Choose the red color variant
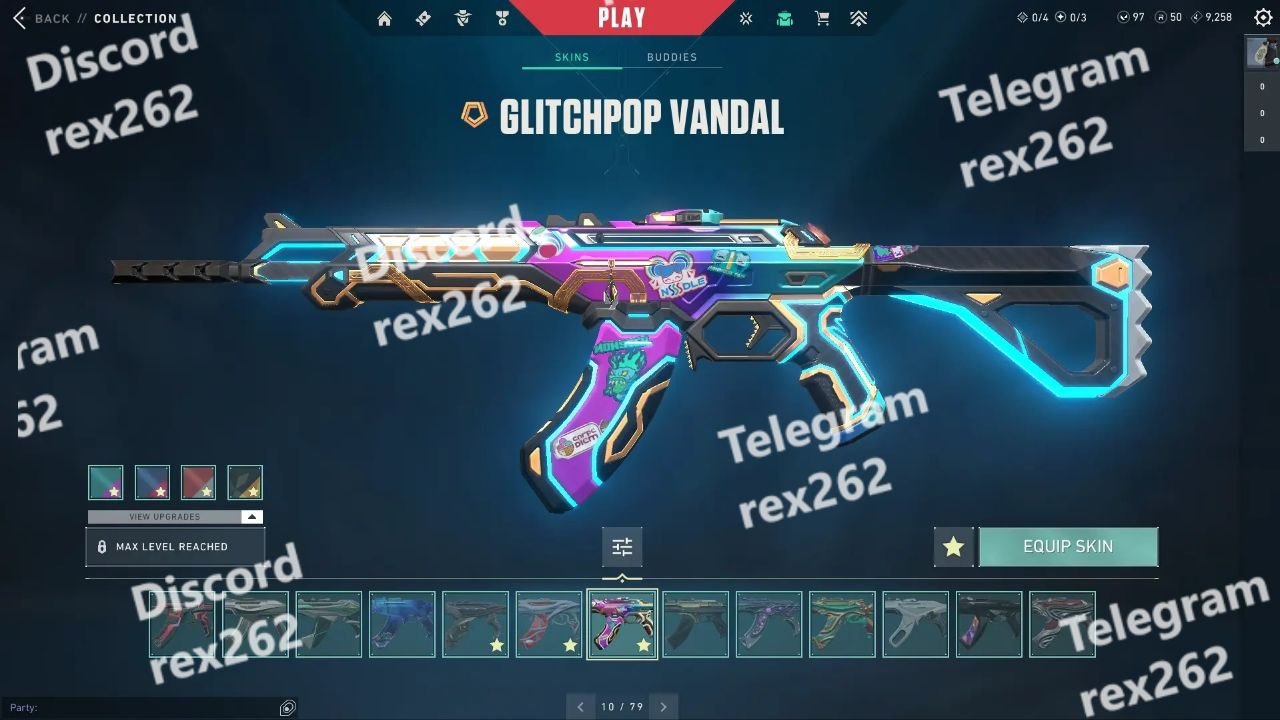Viewport: 1280px width, 720px height. [x=199, y=482]
